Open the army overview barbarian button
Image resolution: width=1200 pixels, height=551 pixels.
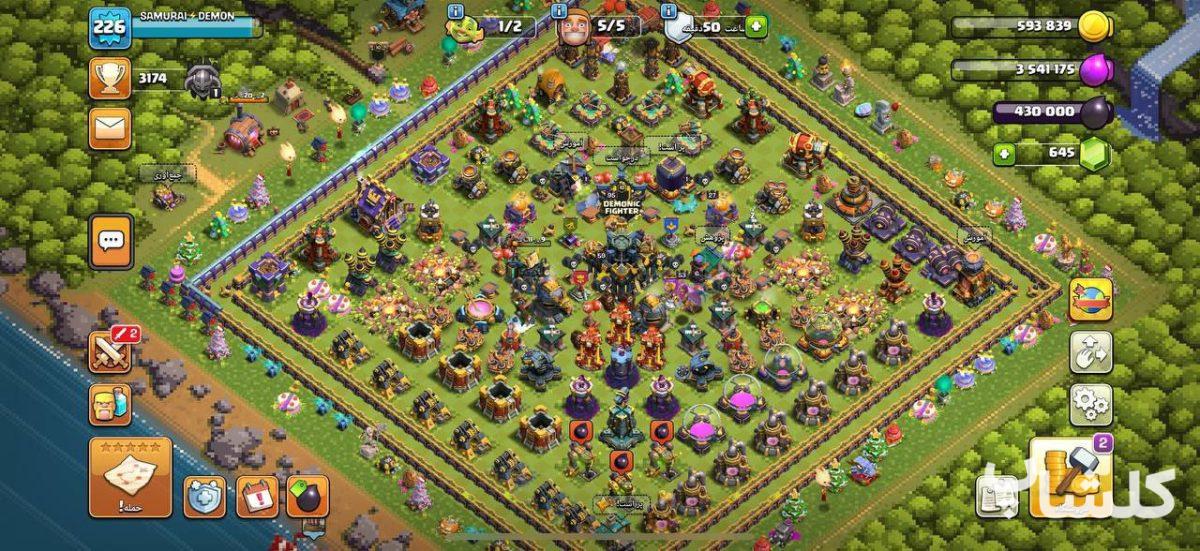point(109,405)
